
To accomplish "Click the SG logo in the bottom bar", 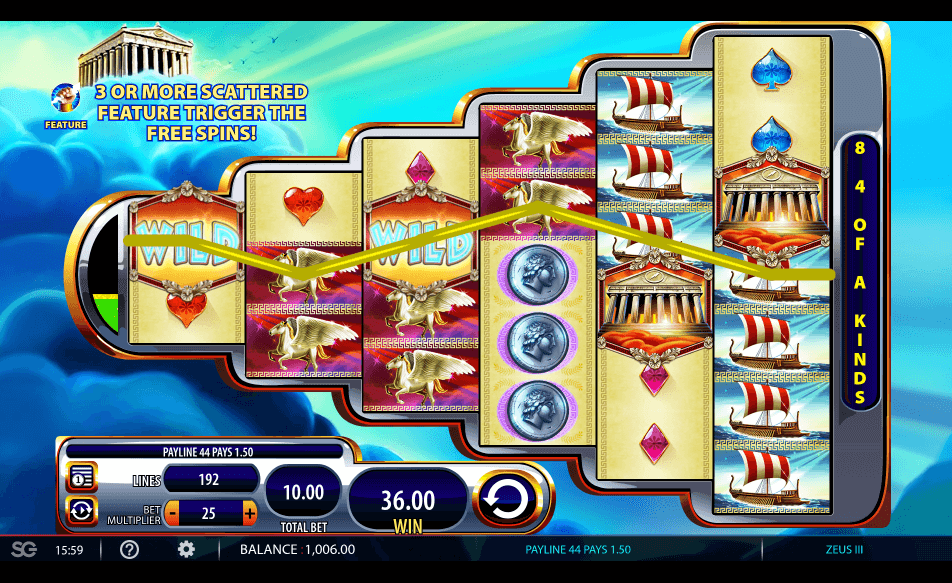I will coord(23,549).
